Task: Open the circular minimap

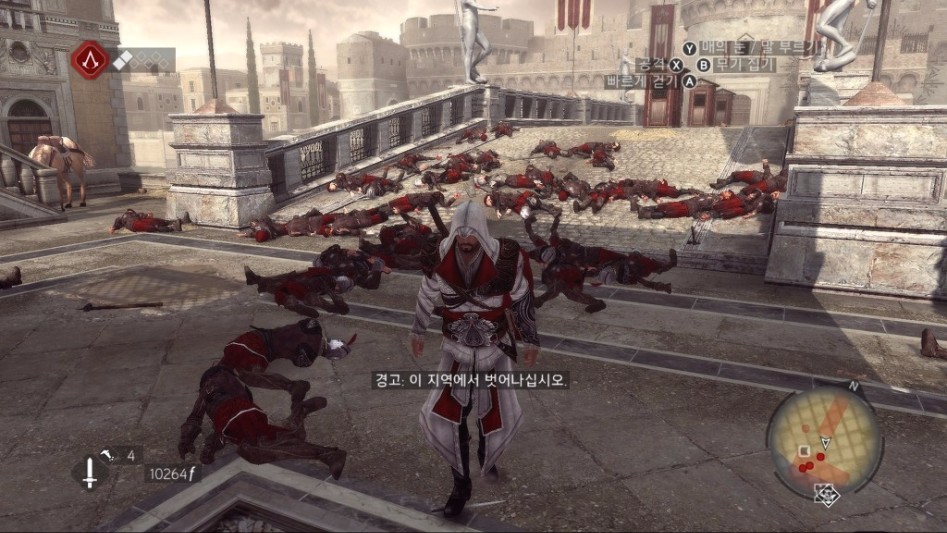Action: (x=824, y=439)
